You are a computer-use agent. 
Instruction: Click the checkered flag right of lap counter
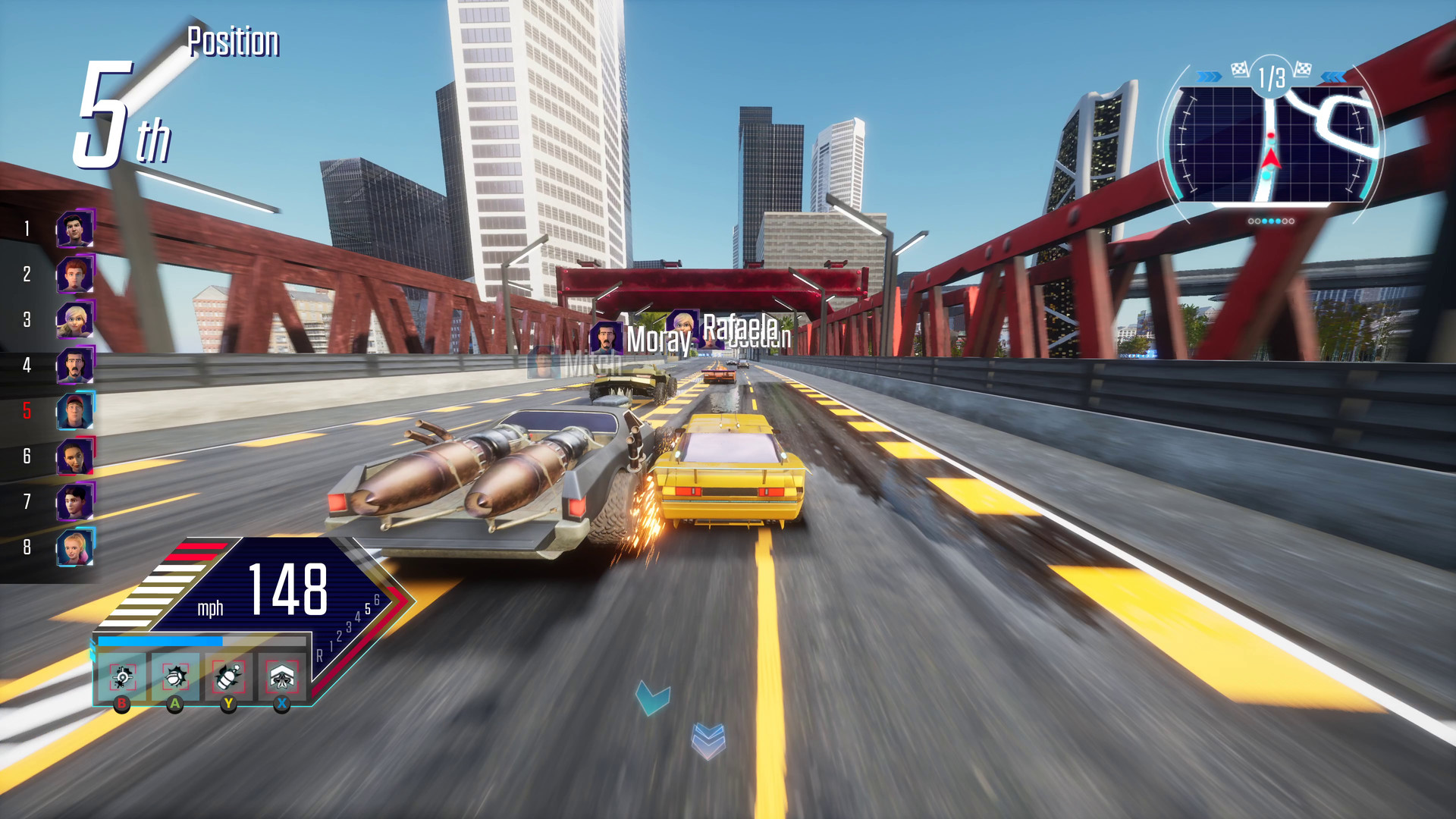coord(1304,70)
